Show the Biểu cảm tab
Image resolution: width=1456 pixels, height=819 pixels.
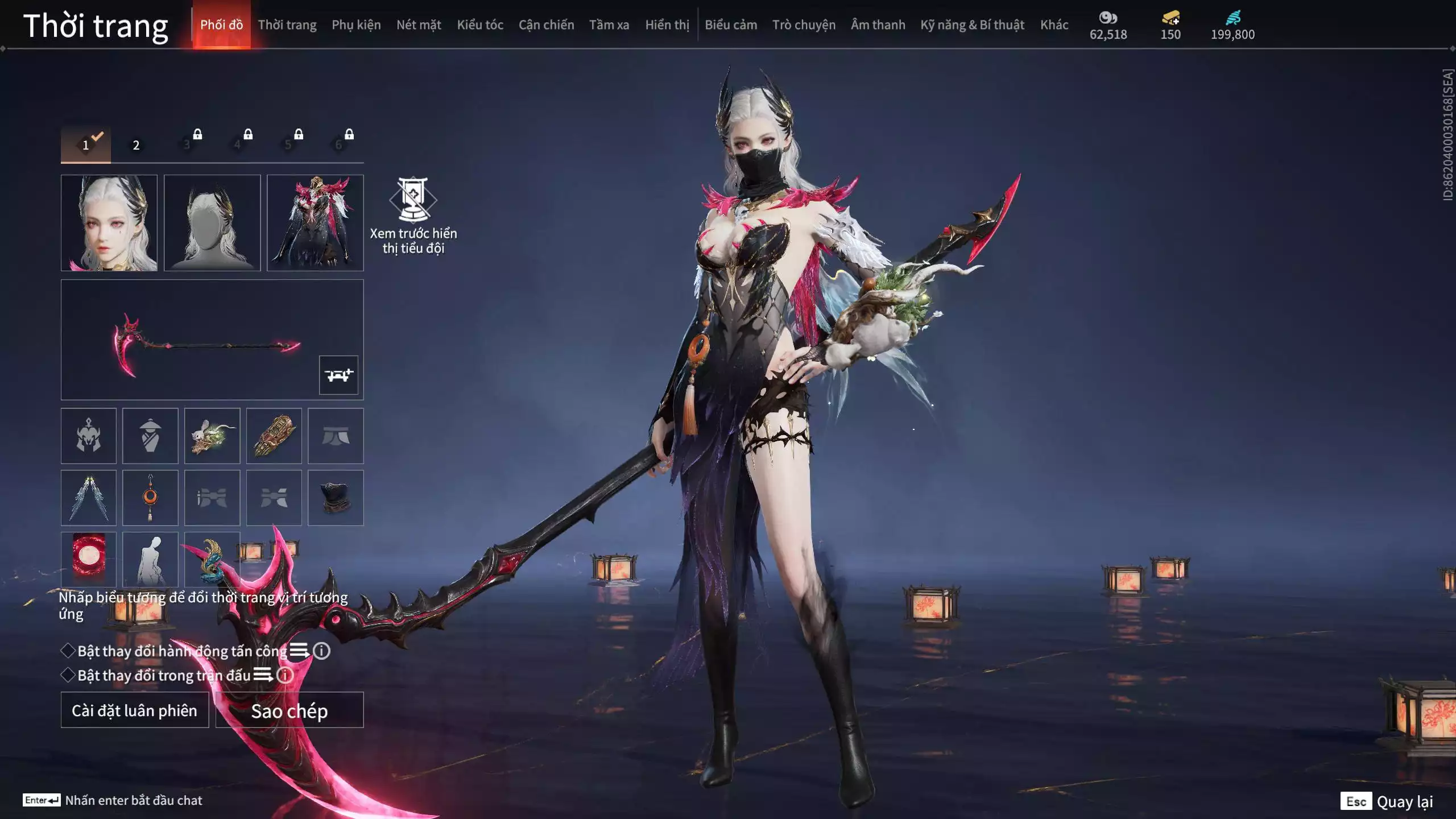pyautogui.click(x=731, y=25)
